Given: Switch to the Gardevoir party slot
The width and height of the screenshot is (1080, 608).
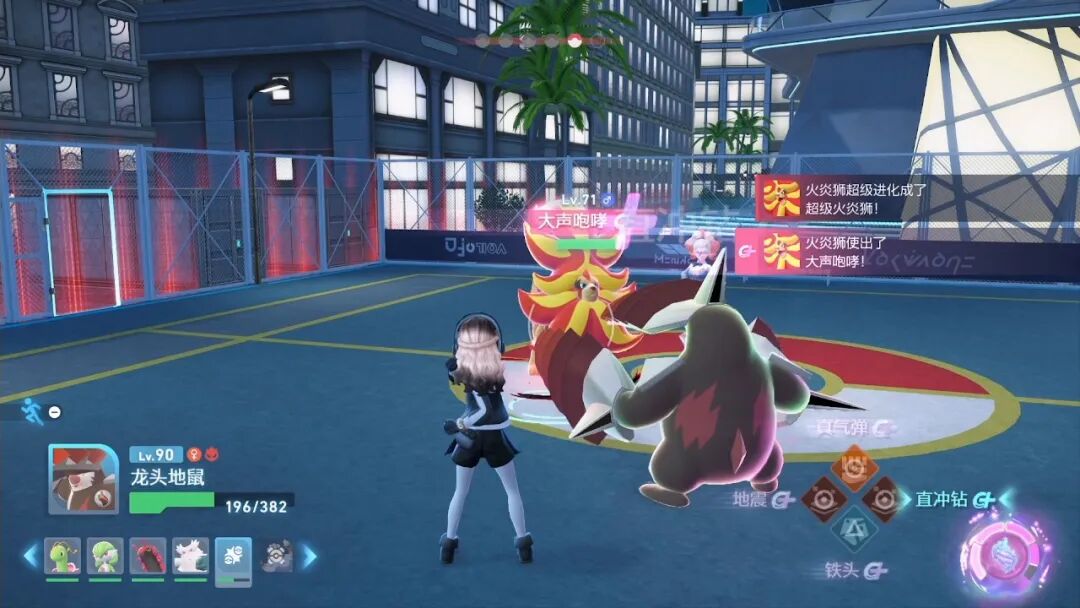Looking at the screenshot, I should pyautogui.click(x=105, y=555).
